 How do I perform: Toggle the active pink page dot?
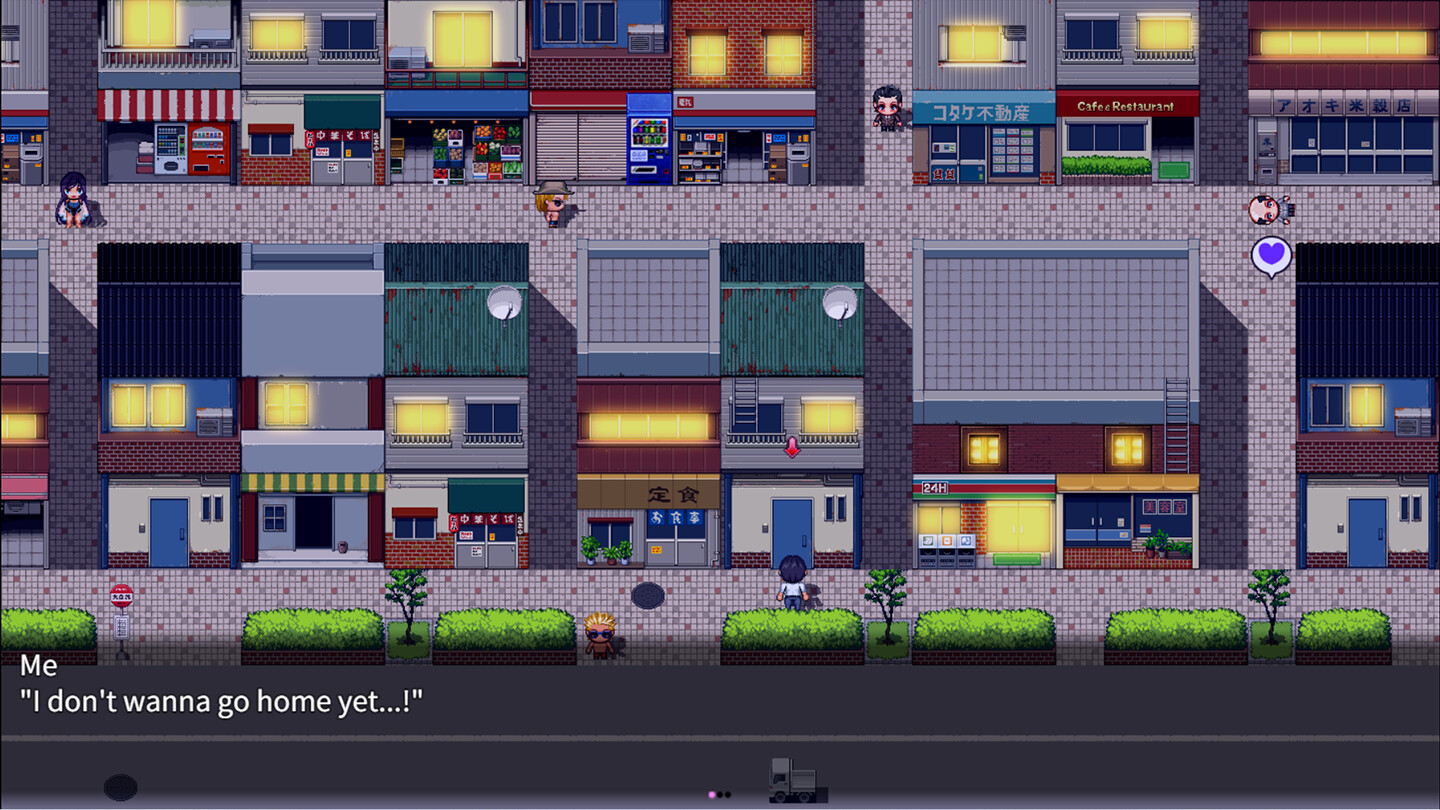click(712, 794)
